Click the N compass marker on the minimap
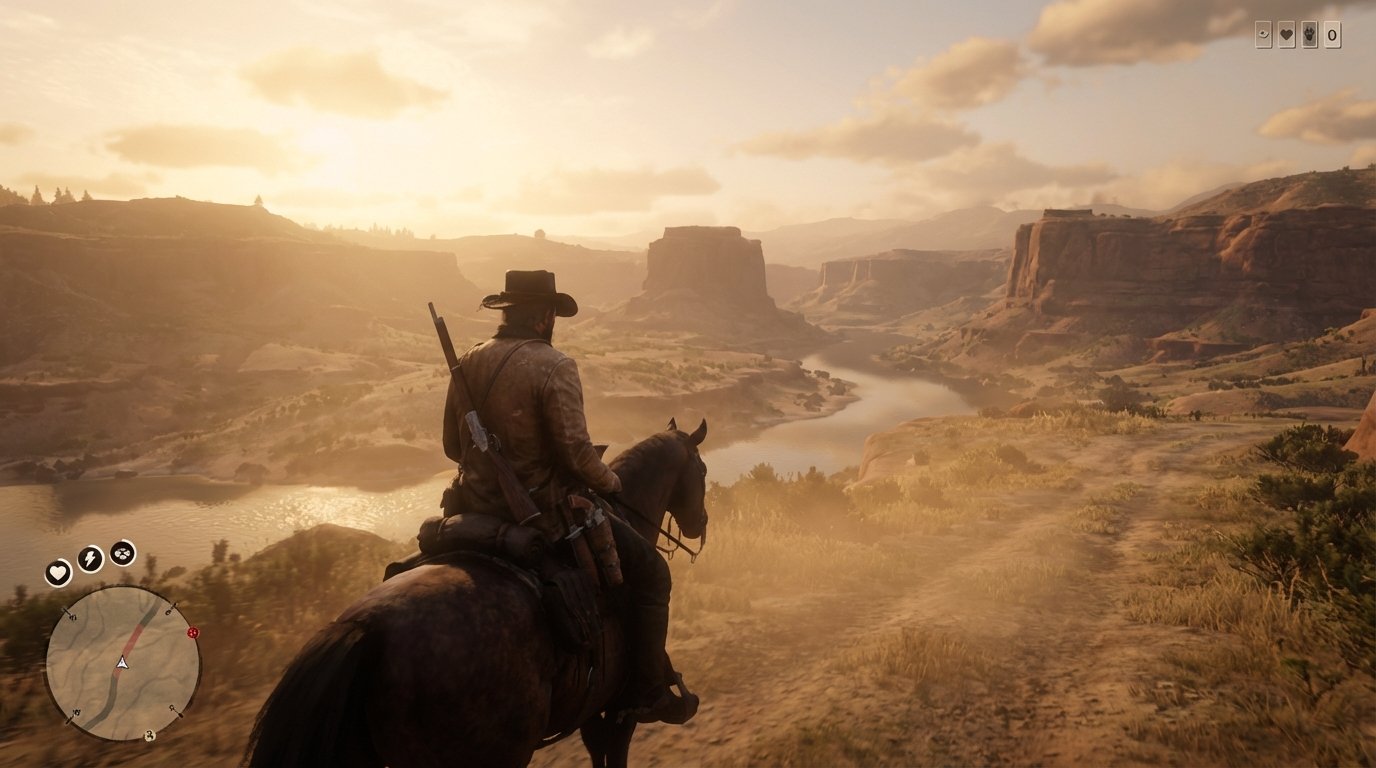This screenshot has width=1376, height=768. (73, 616)
